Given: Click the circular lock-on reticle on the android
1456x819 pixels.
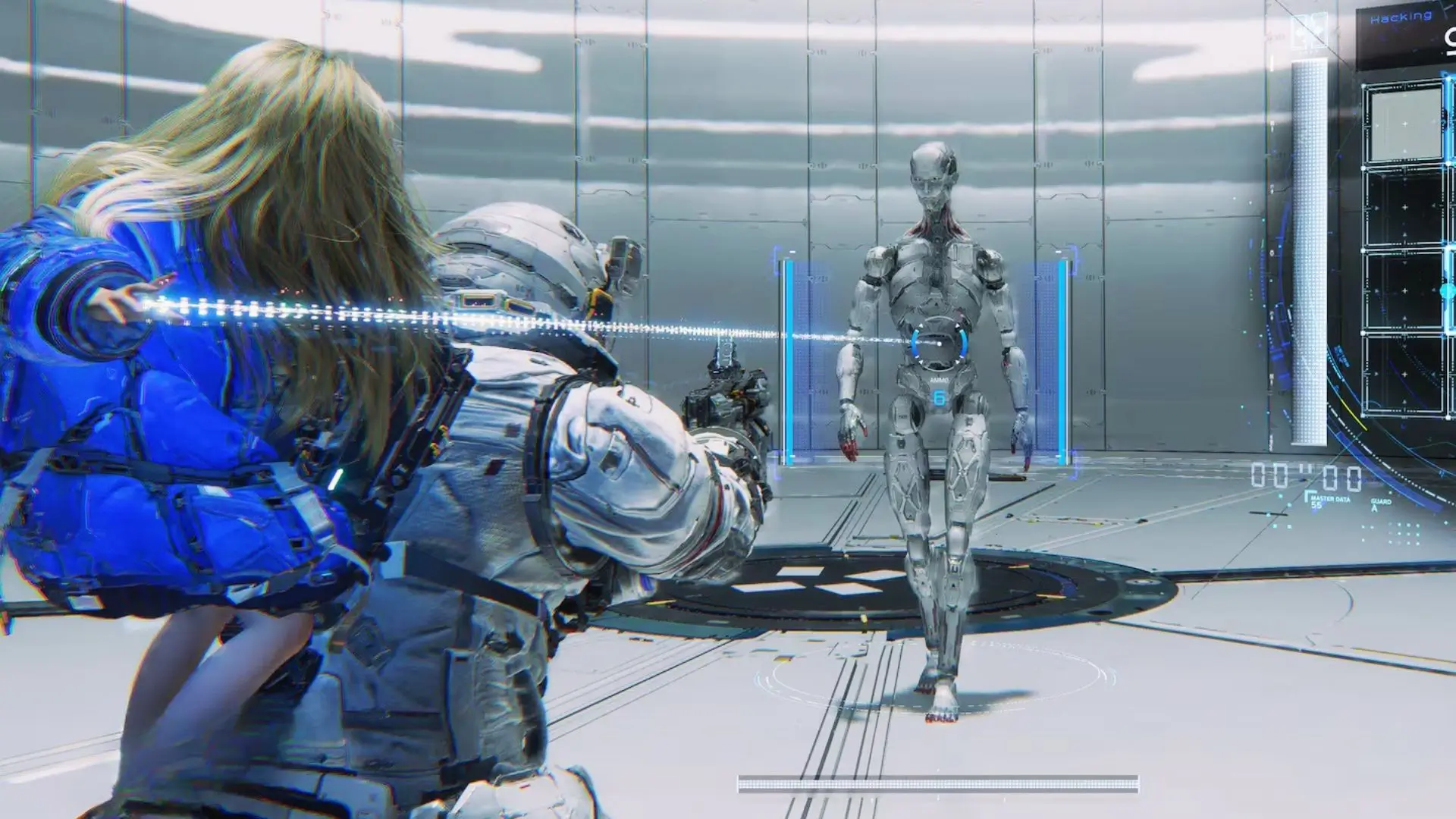Looking at the screenshot, I should pyautogui.click(x=940, y=344).
